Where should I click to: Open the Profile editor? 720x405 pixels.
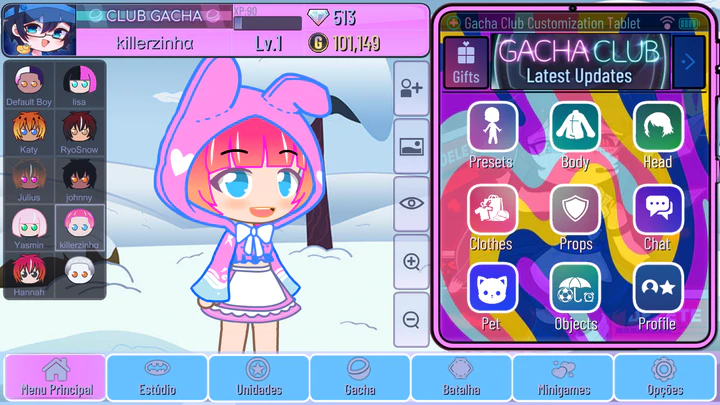[x=658, y=291]
